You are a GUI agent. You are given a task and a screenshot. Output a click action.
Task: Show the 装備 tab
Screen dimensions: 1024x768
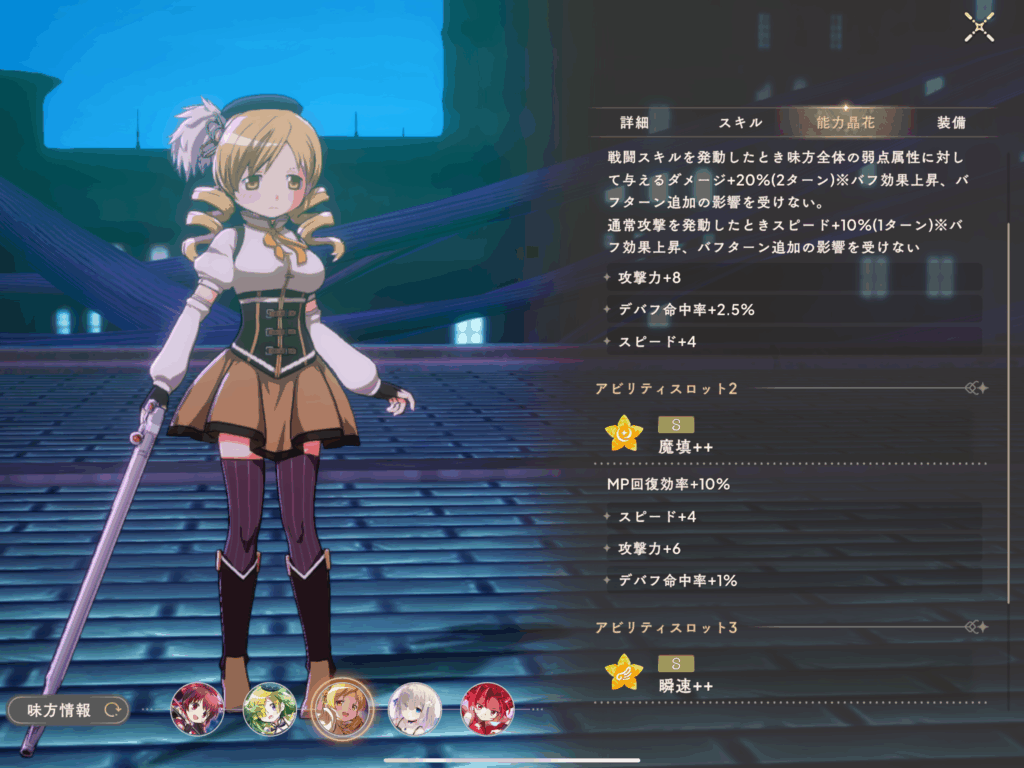[x=951, y=123]
